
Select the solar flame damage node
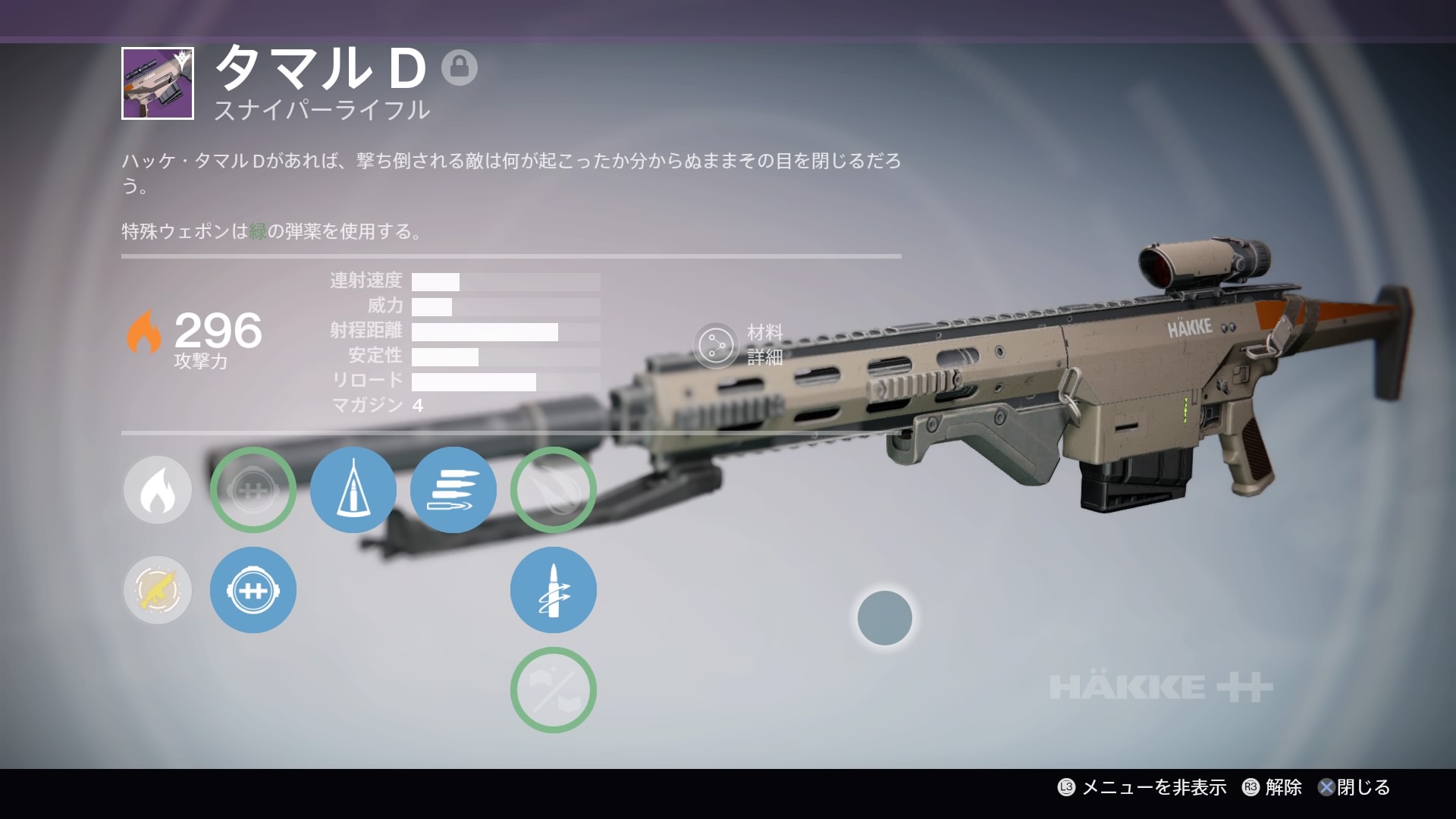coord(158,490)
